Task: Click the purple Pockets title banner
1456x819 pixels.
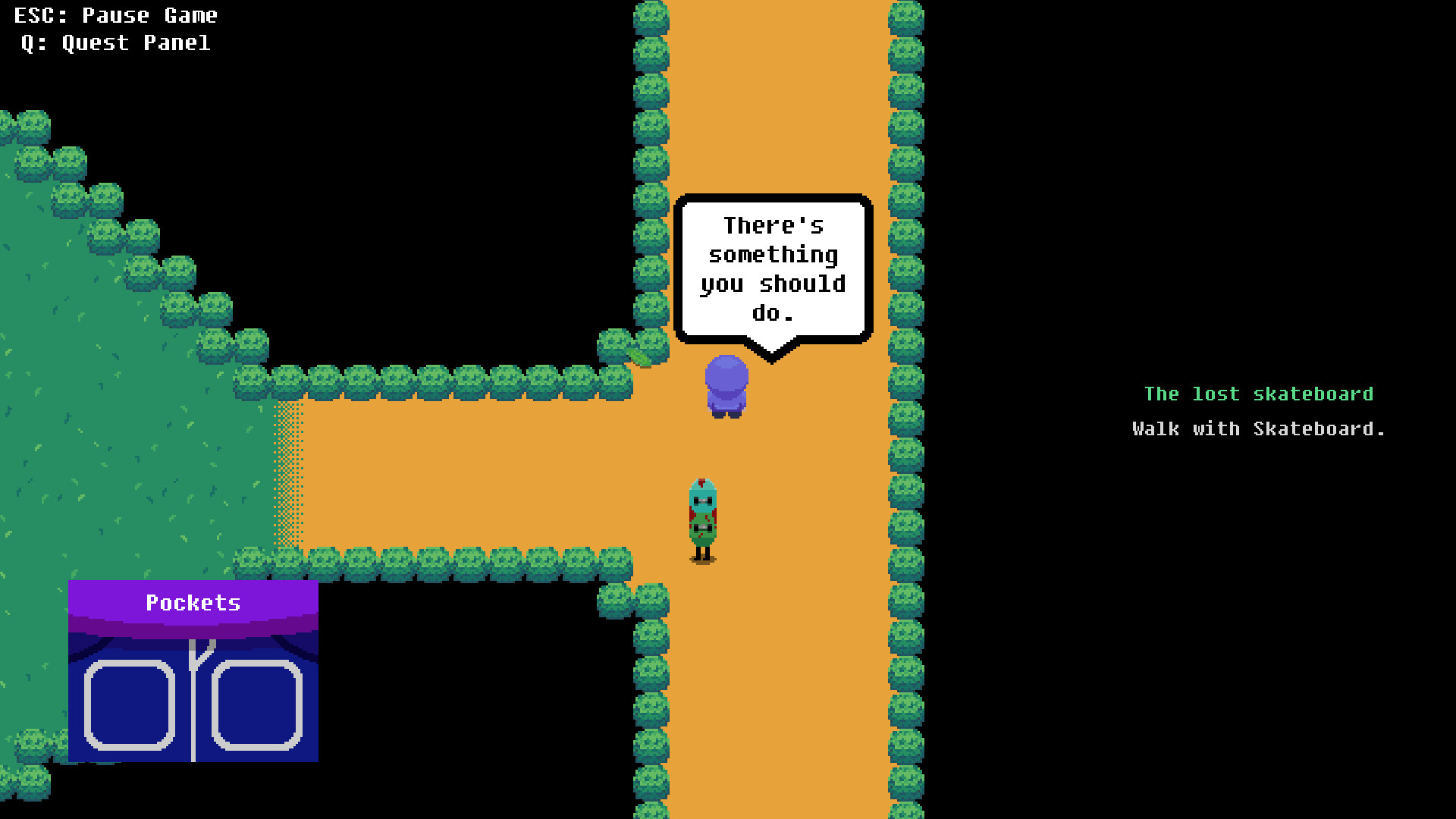Action: pyautogui.click(x=193, y=603)
